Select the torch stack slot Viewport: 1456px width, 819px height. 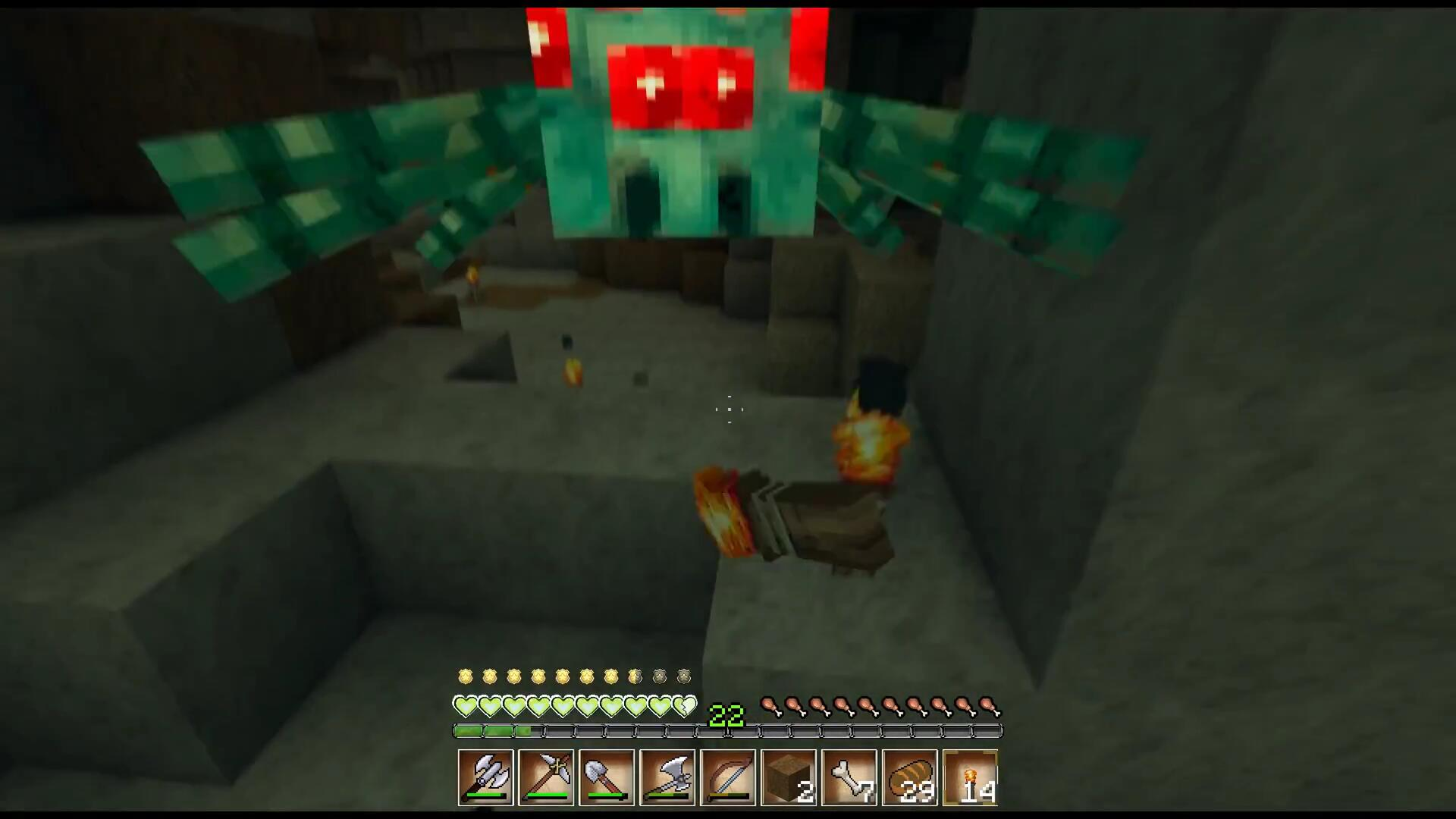(x=971, y=777)
